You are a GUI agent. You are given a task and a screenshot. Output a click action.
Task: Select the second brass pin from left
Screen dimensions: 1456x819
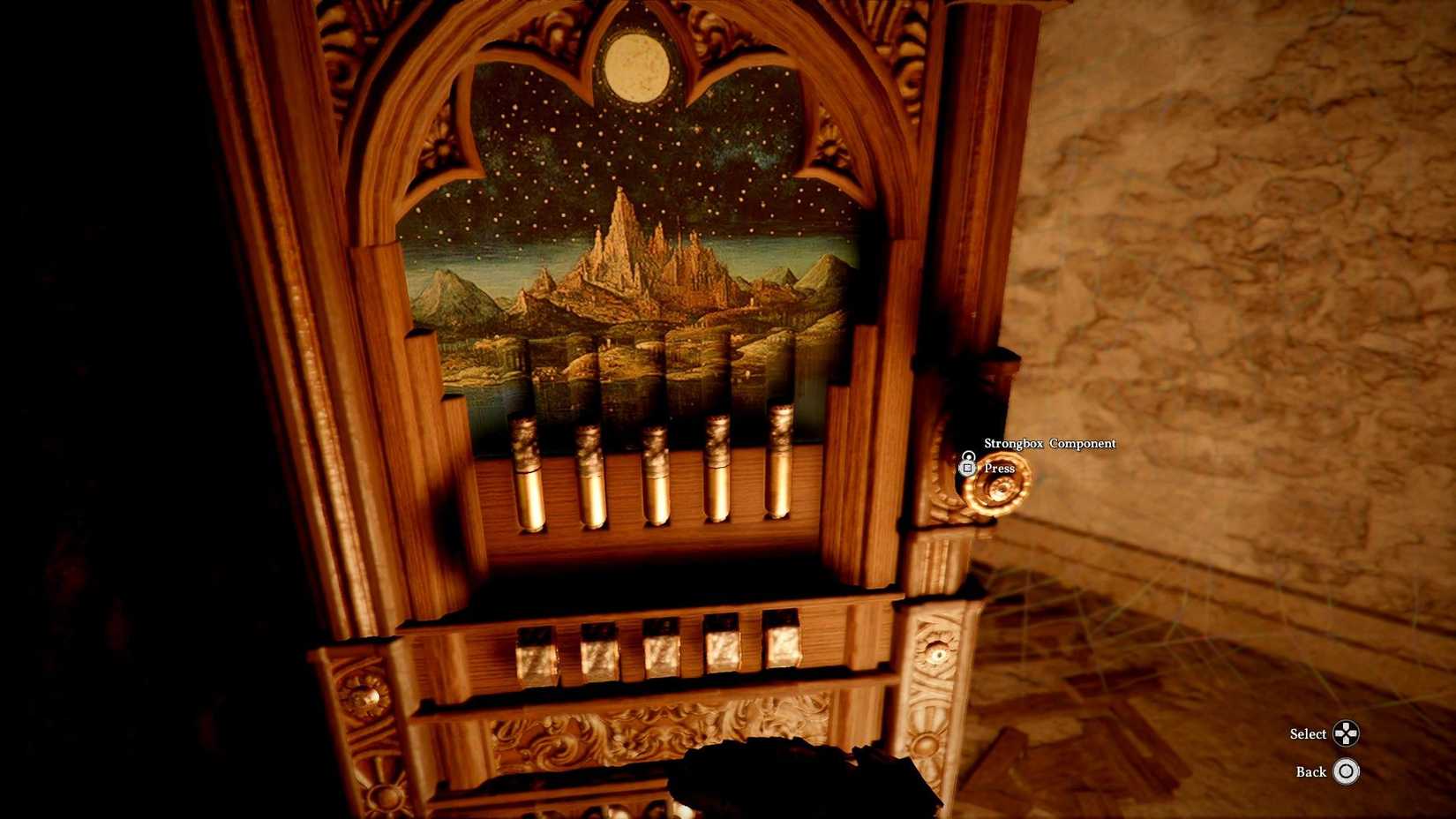pyautogui.click(x=589, y=472)
